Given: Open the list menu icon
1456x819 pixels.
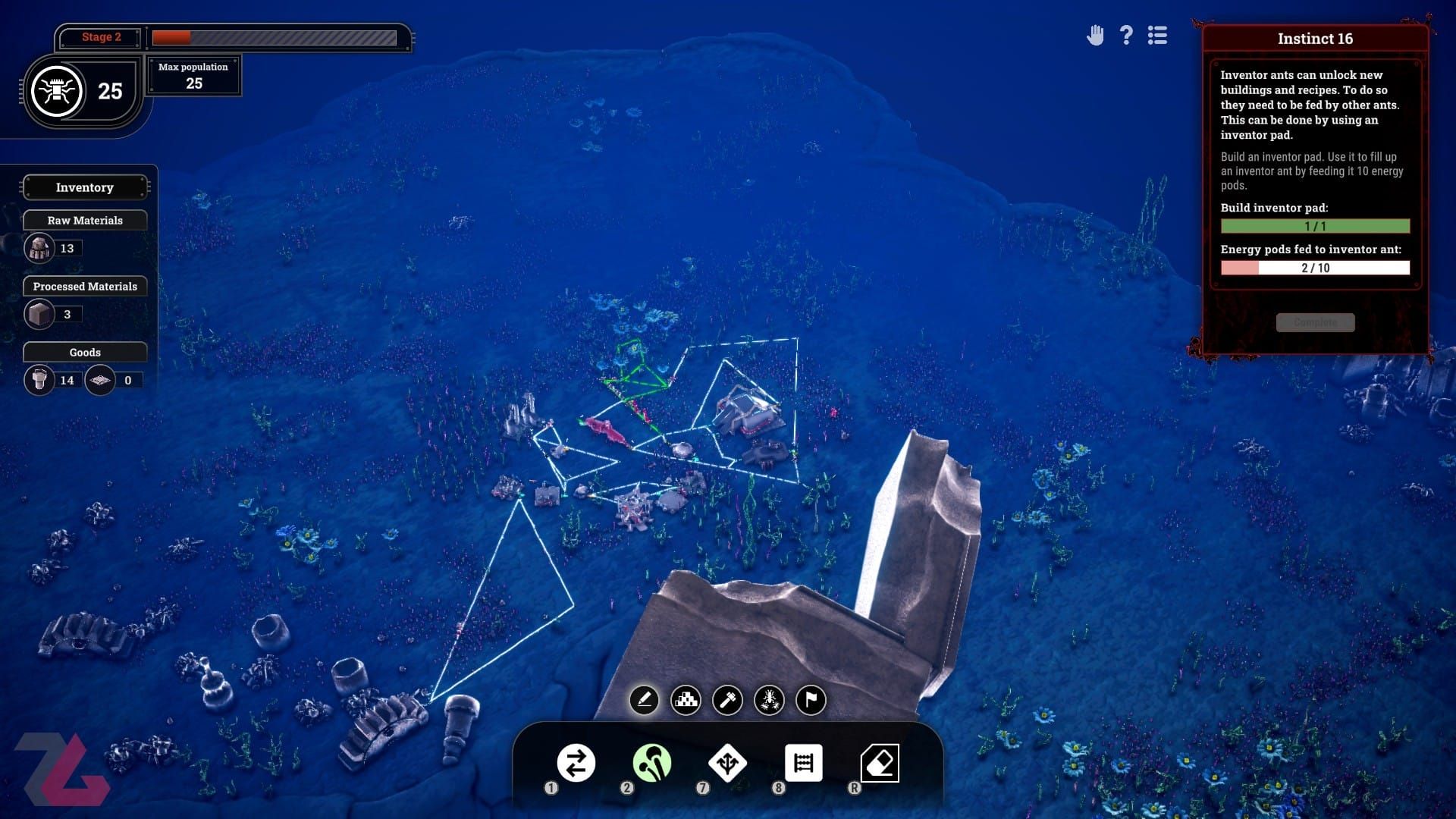Looking at the screenshot, I should tap(1157, 36).
